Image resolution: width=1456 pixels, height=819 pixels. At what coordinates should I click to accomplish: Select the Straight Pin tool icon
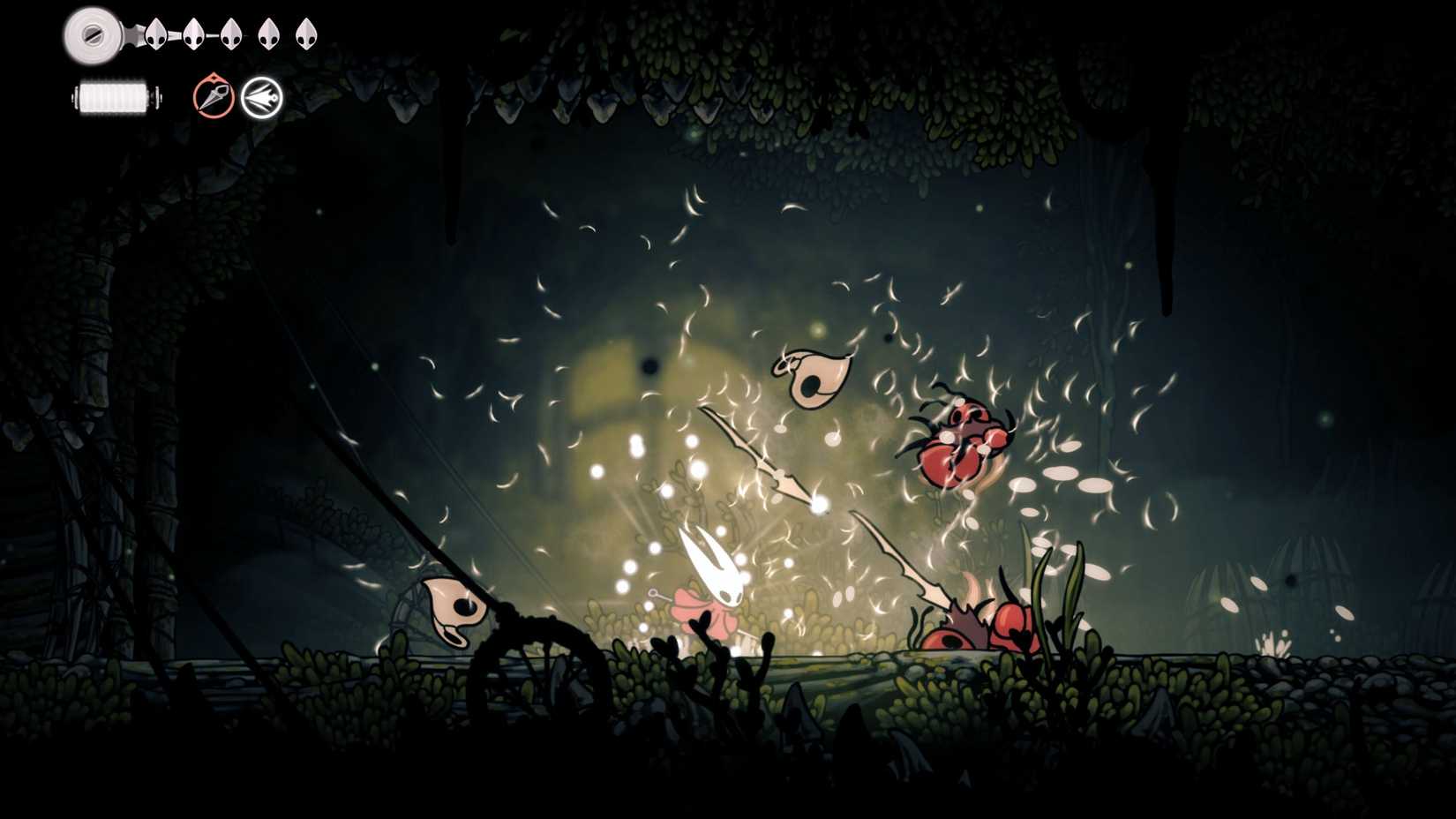(x=214, y=96)
